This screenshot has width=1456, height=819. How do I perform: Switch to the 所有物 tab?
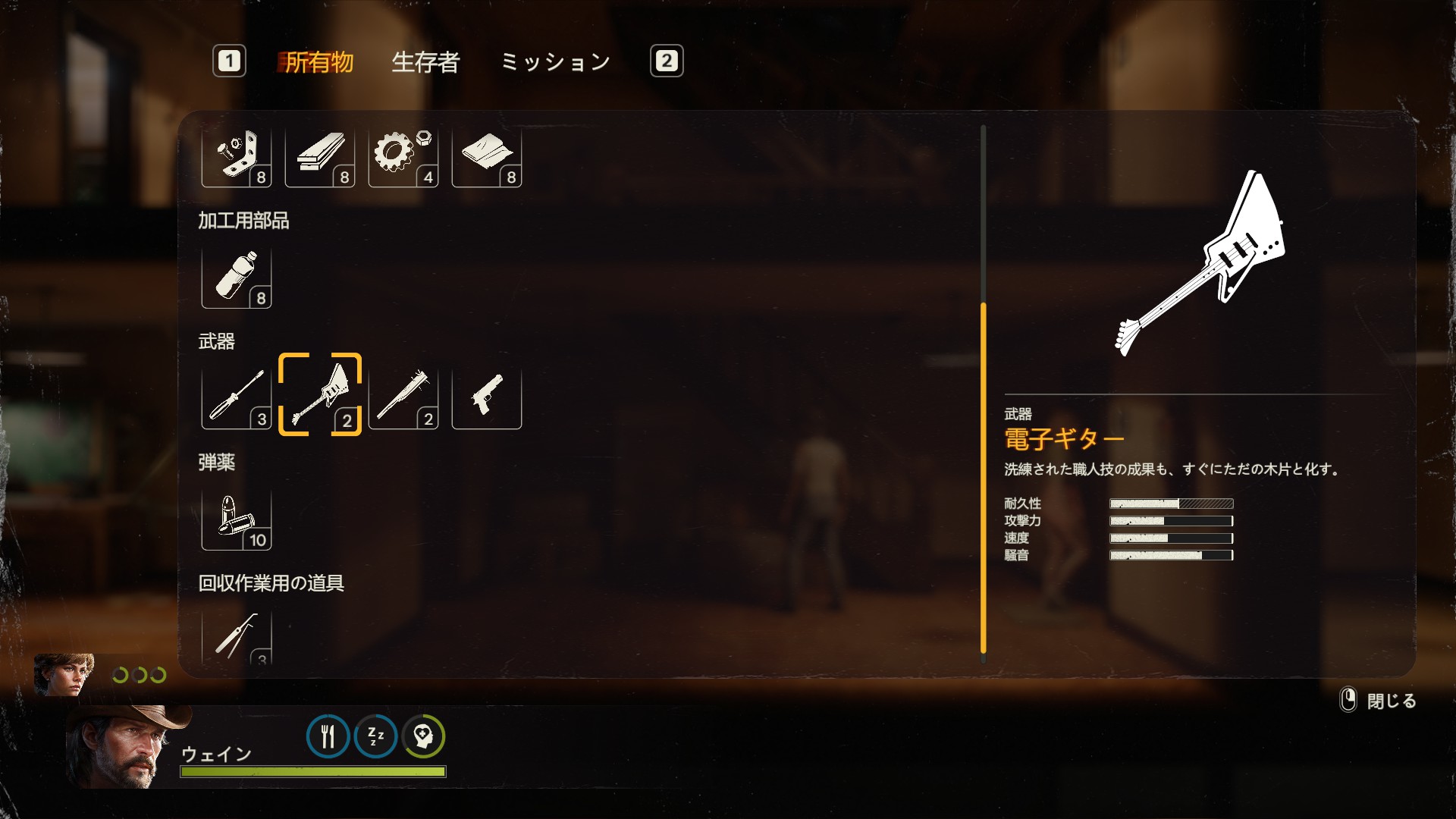tap(318, 61)
